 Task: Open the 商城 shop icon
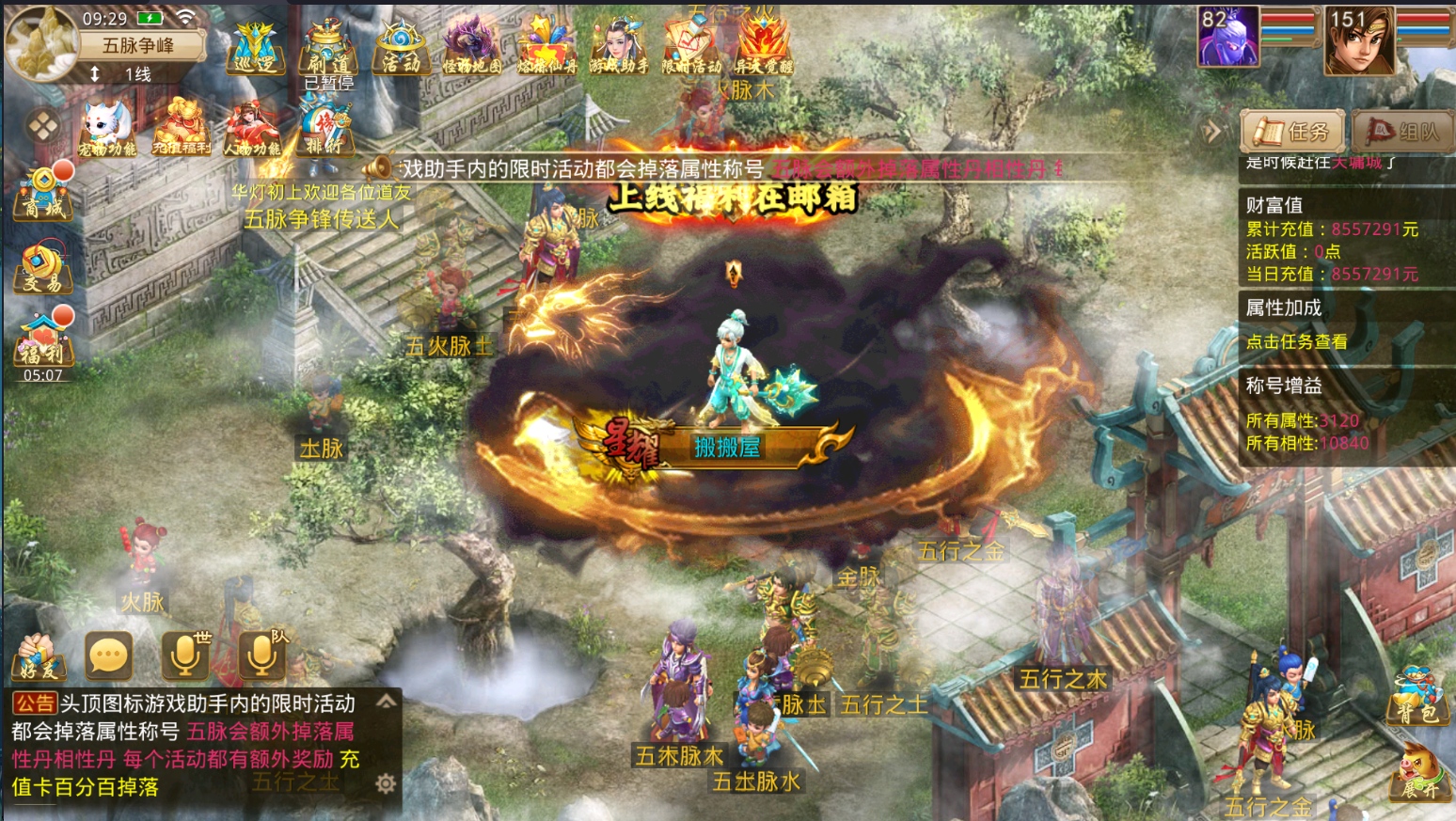(x=42, y=192)
